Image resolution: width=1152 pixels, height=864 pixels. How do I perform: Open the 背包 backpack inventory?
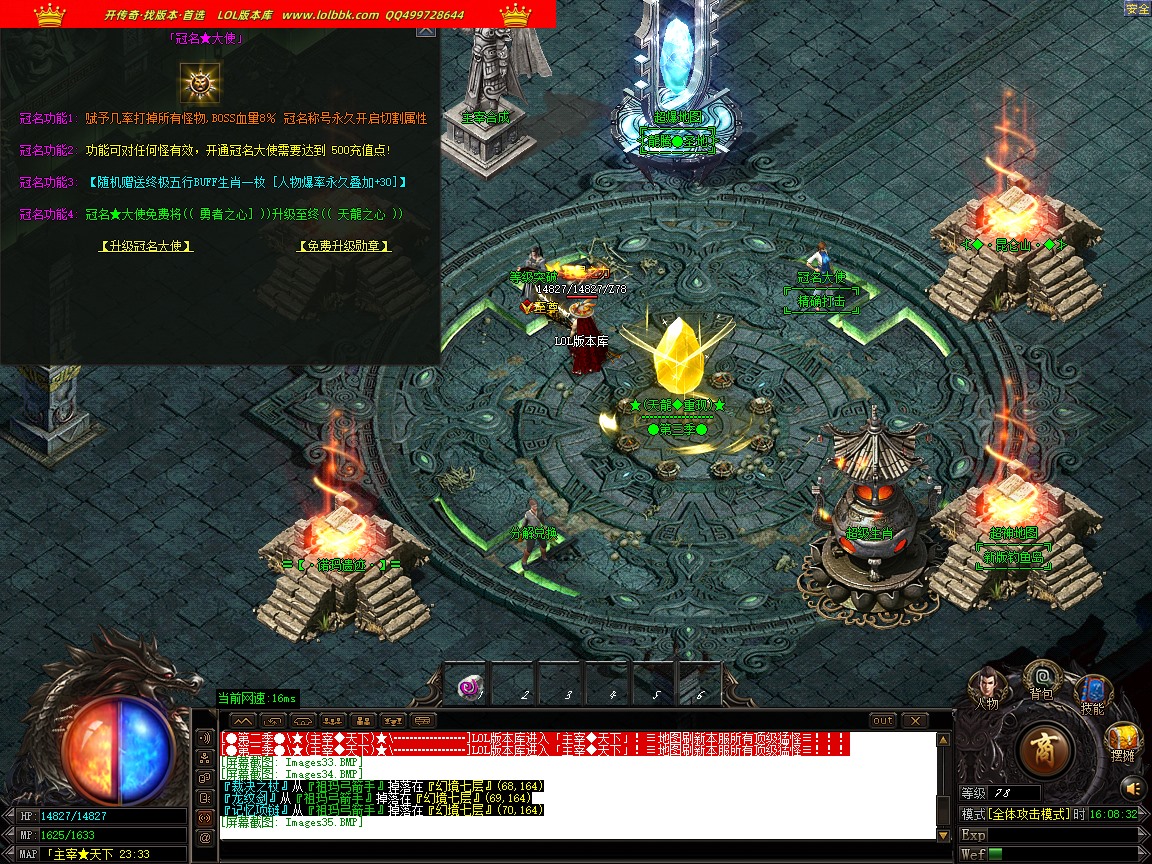click(1042, 678)
